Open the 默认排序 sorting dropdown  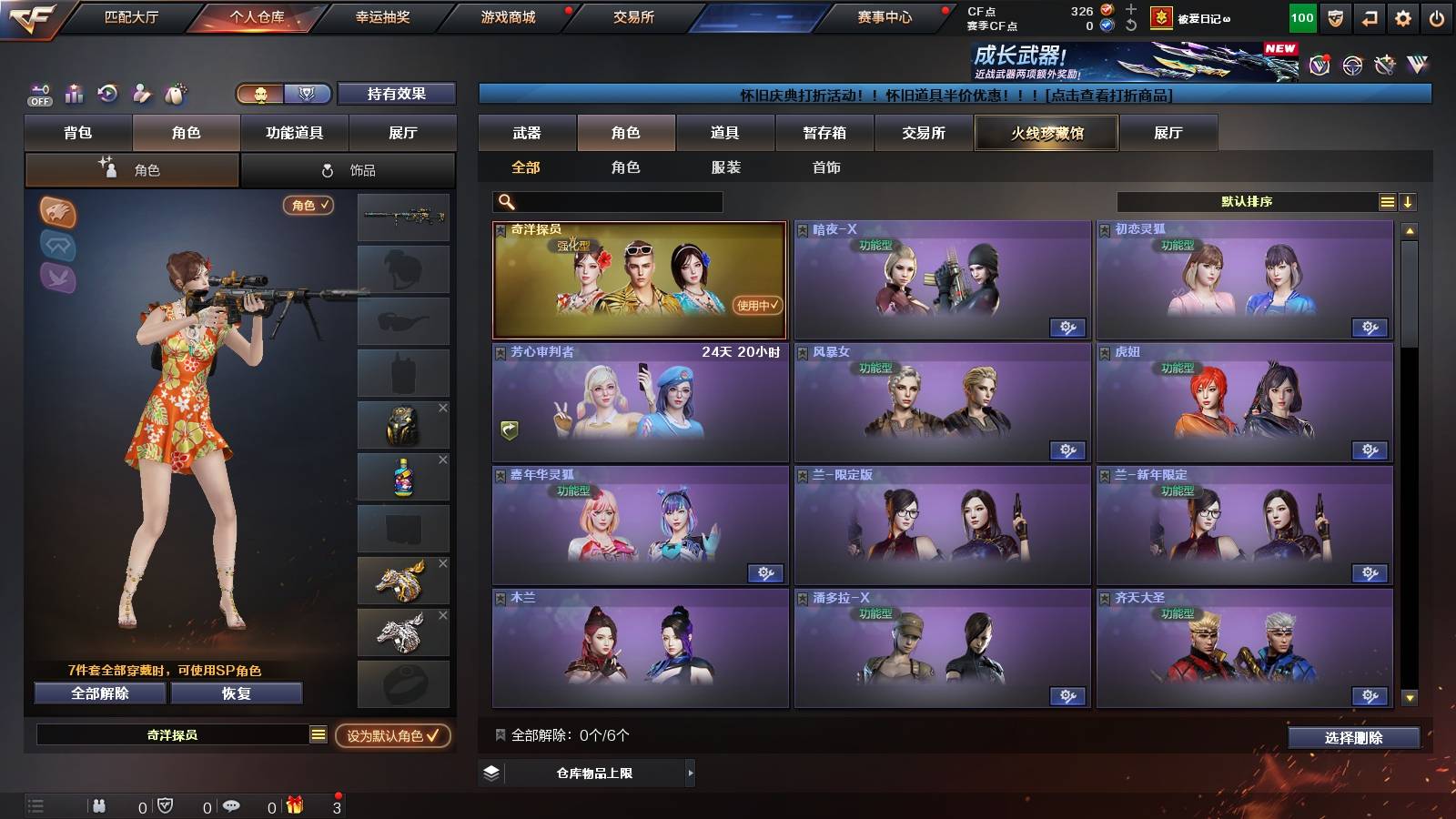[x=1247, y=201]
